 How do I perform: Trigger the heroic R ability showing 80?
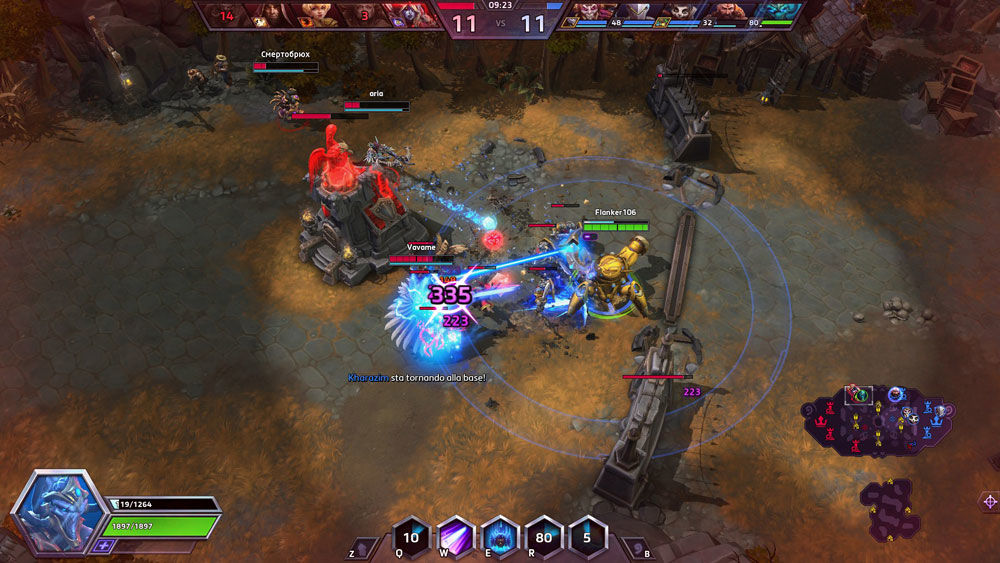point(543,536)
